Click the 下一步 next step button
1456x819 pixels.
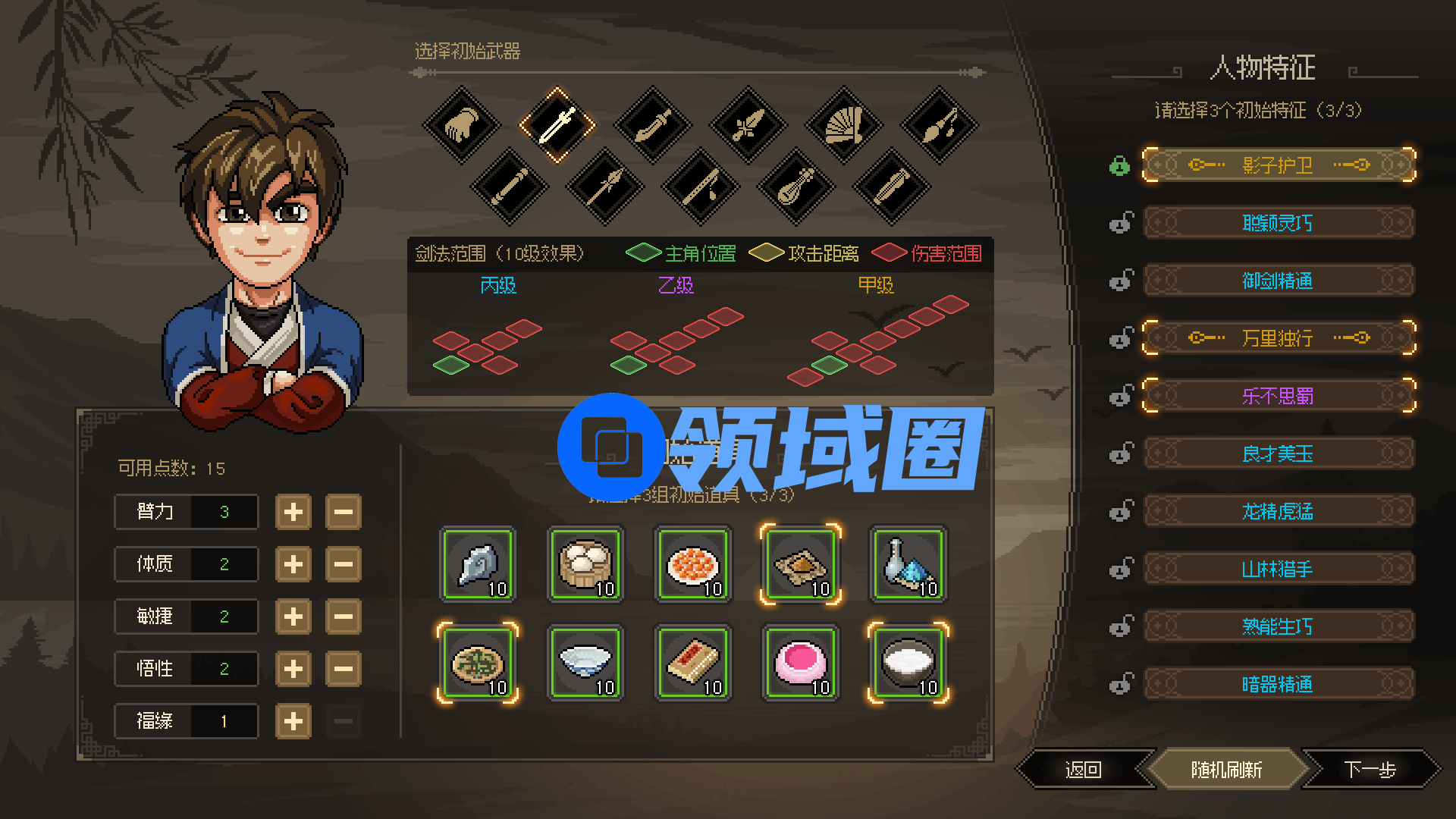(1370, 770)
